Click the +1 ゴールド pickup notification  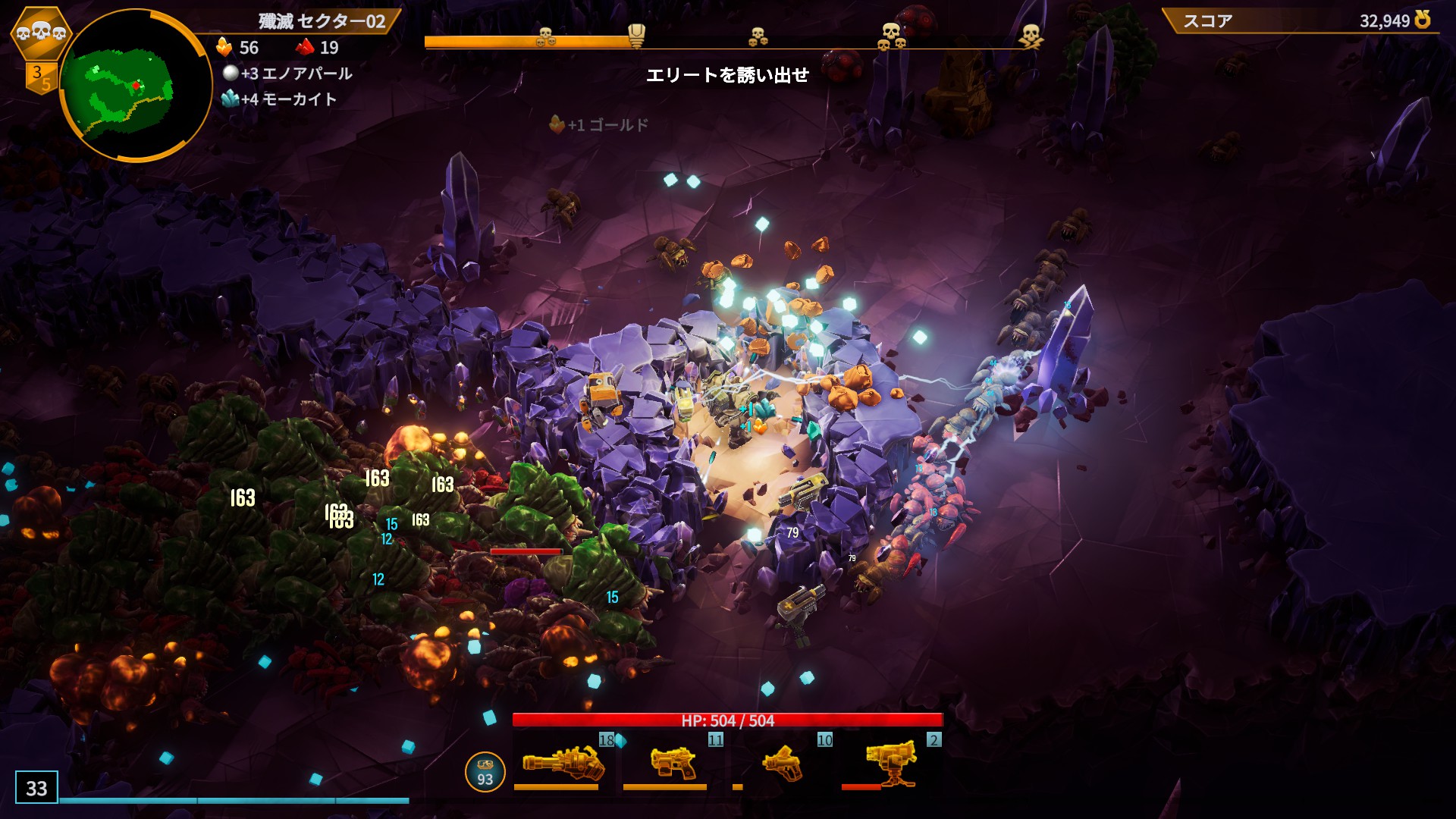[x=599, y=126]
